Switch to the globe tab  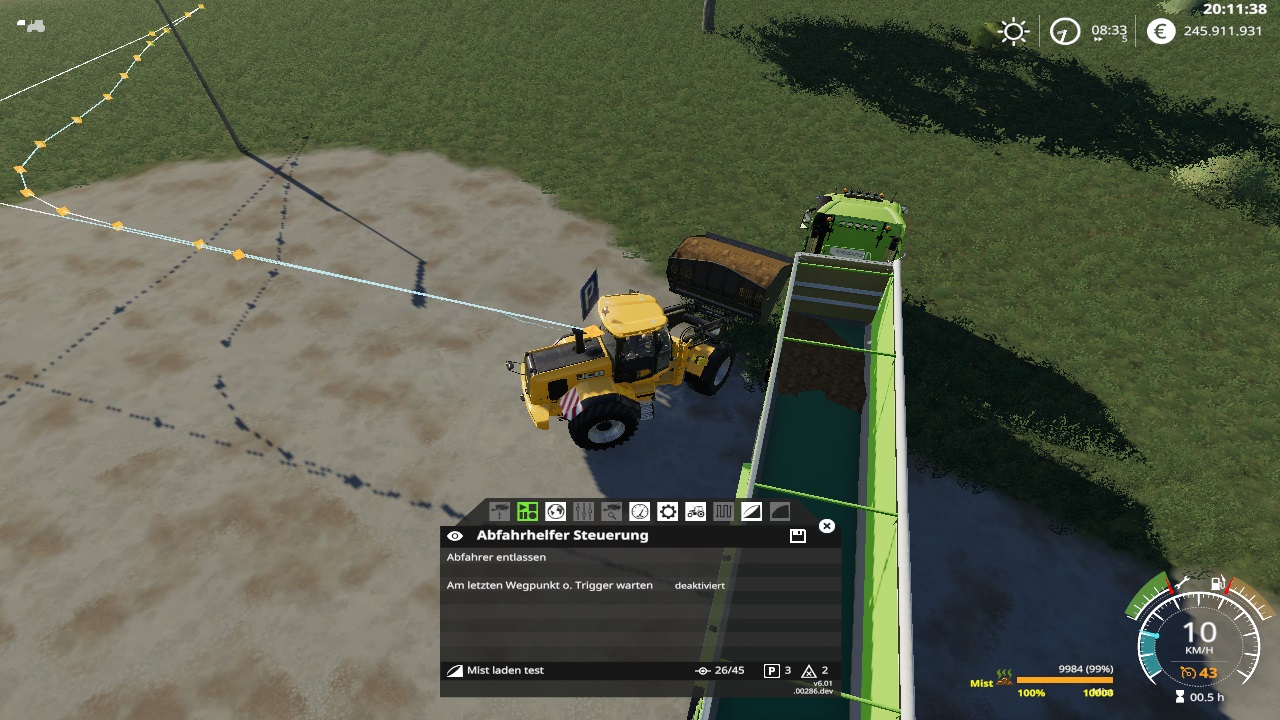coord(556,512)
